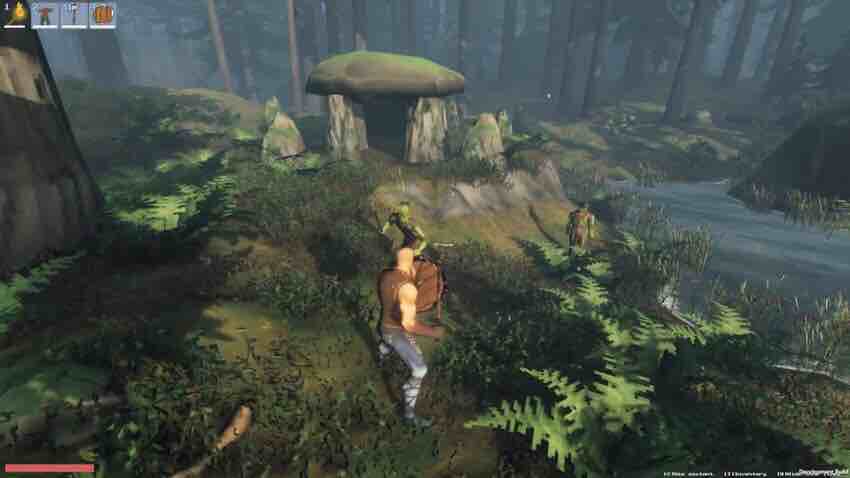Image resolution: width=850 pixels, height=478 pixels.
Task: Select the torch flame hotbar slot
Action: (15, 14)
